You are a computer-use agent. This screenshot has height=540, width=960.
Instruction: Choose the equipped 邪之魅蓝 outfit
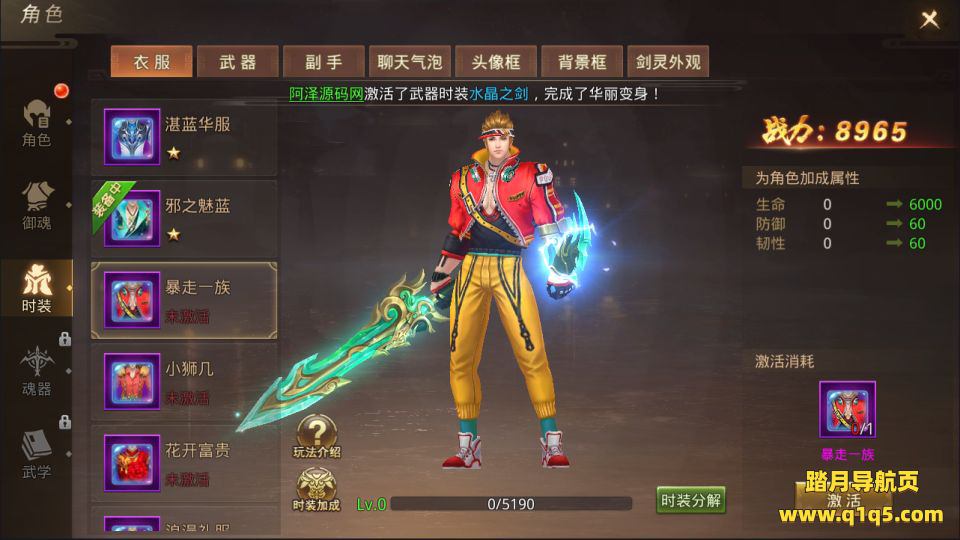coord(184,217)
